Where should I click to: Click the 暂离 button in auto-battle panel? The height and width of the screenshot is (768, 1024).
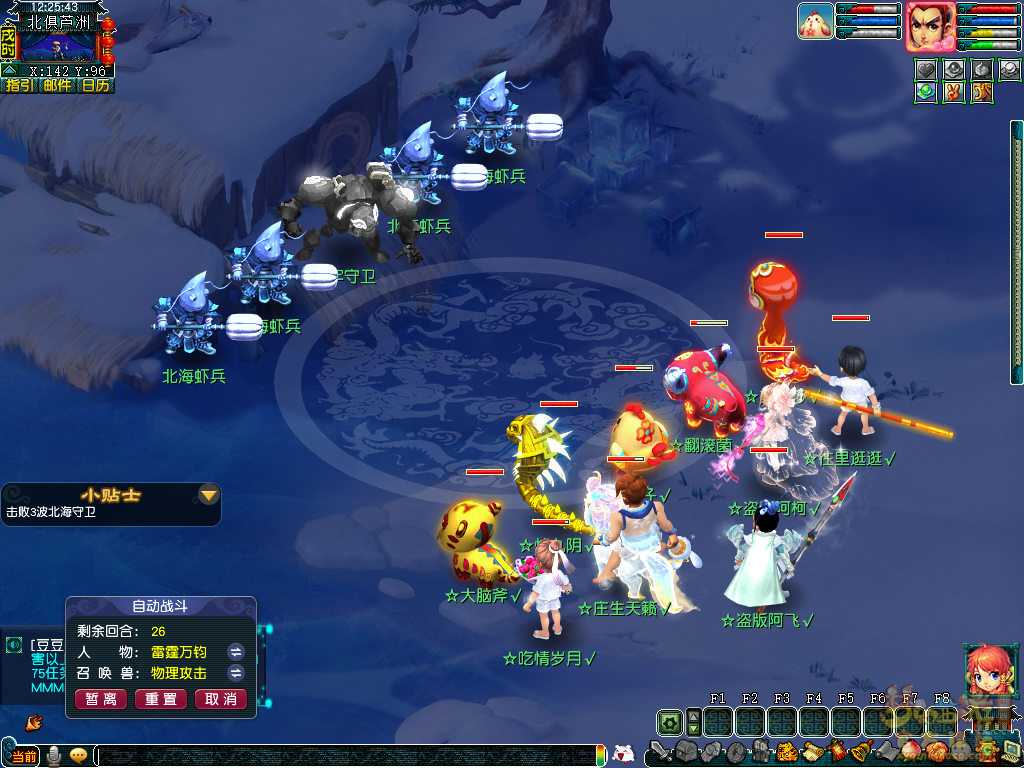click(x=101, y=699)
